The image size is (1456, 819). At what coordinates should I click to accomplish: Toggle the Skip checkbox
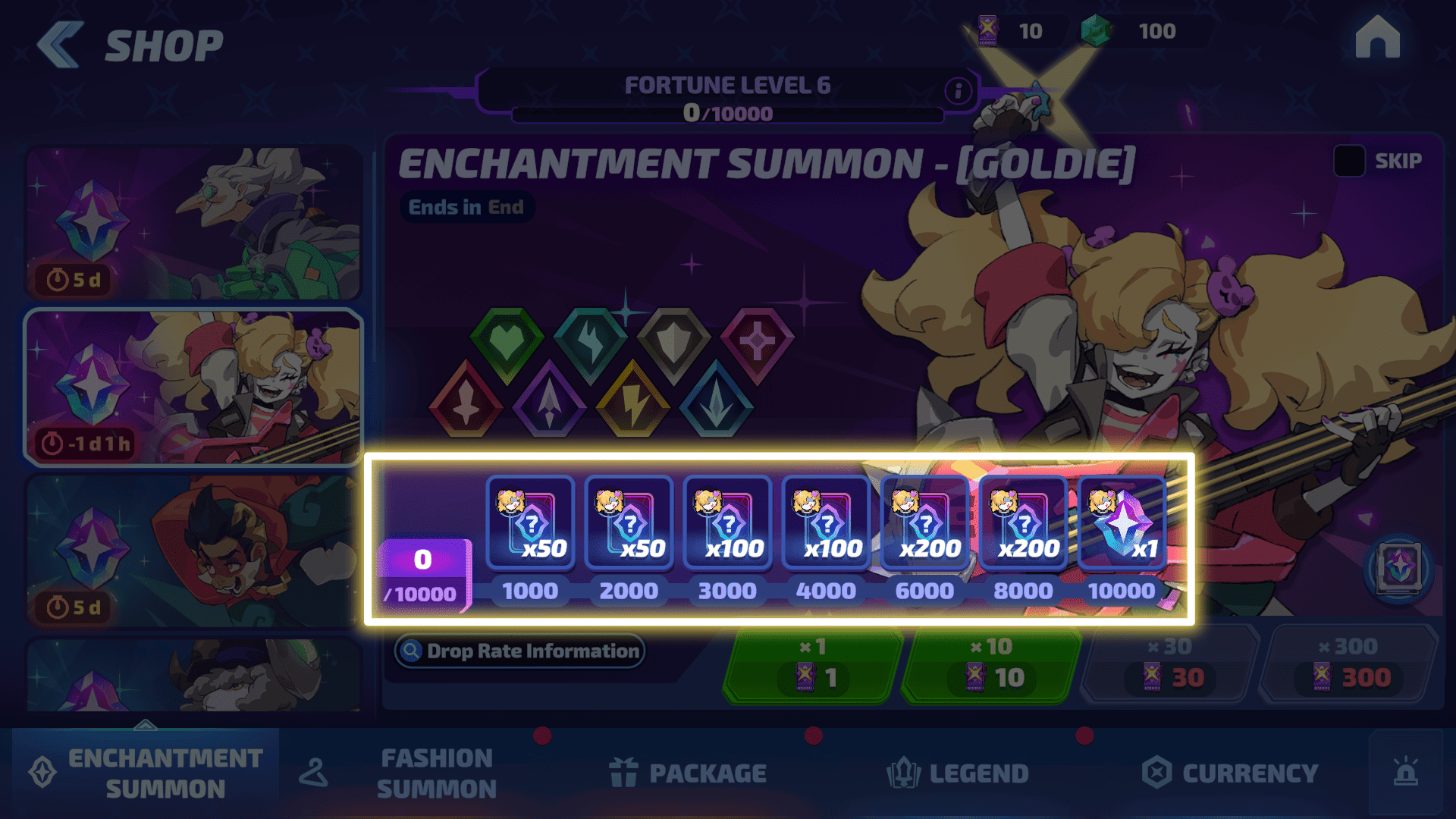click(1349, 161)
